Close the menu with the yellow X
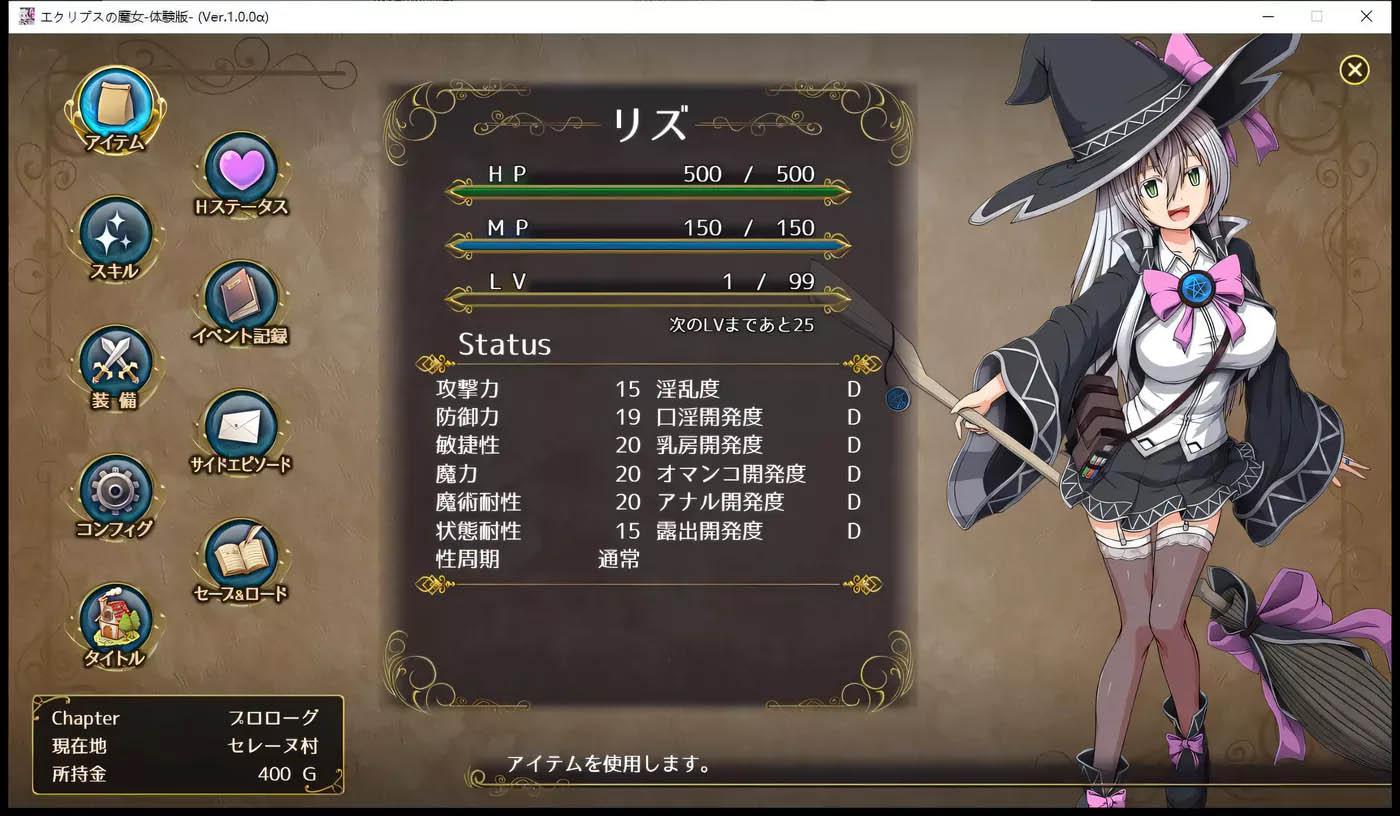This screenshot has height=816, width=1400. click(1354, 69)
